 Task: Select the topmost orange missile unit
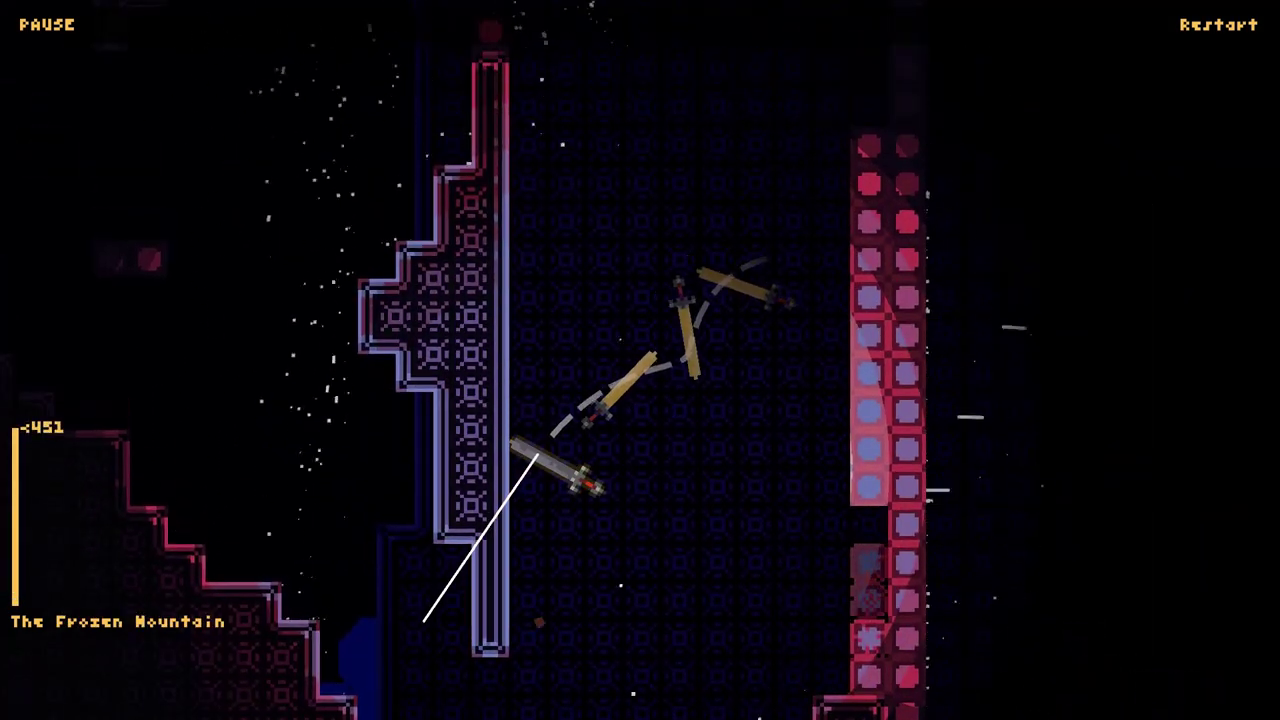[x=678, y=290]
